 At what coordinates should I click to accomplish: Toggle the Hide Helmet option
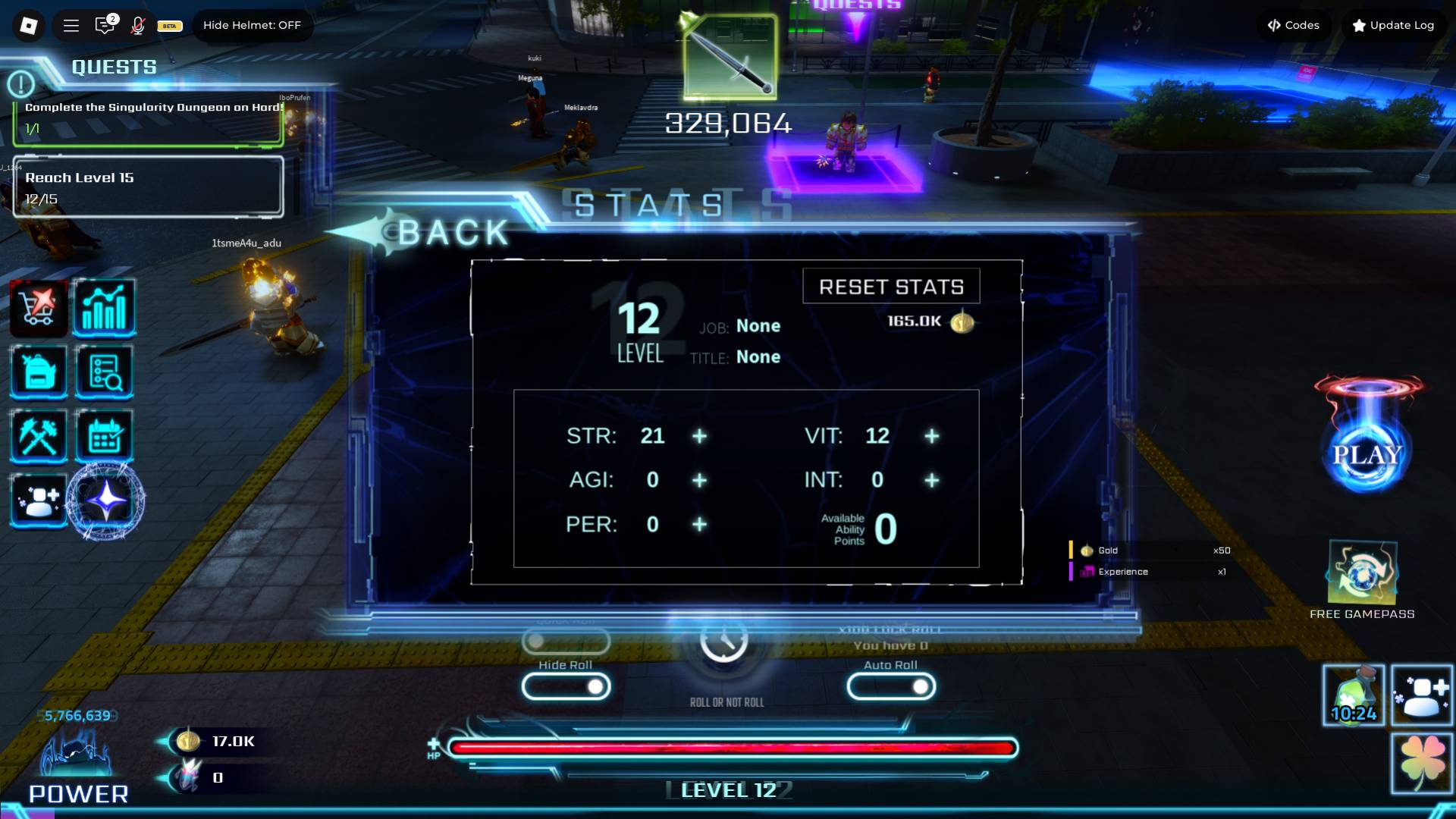pos(252,25)
